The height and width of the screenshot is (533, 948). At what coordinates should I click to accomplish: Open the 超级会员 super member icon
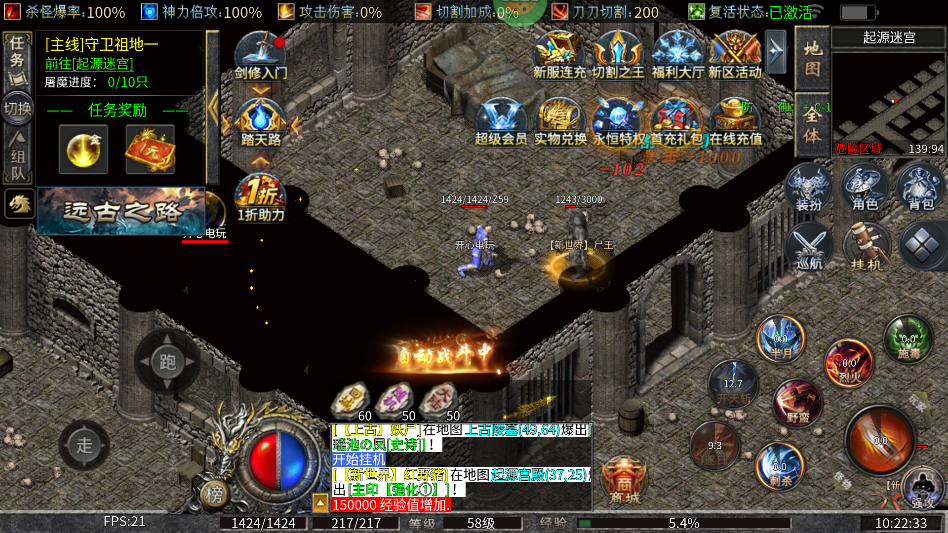click(x=501, y=123)
